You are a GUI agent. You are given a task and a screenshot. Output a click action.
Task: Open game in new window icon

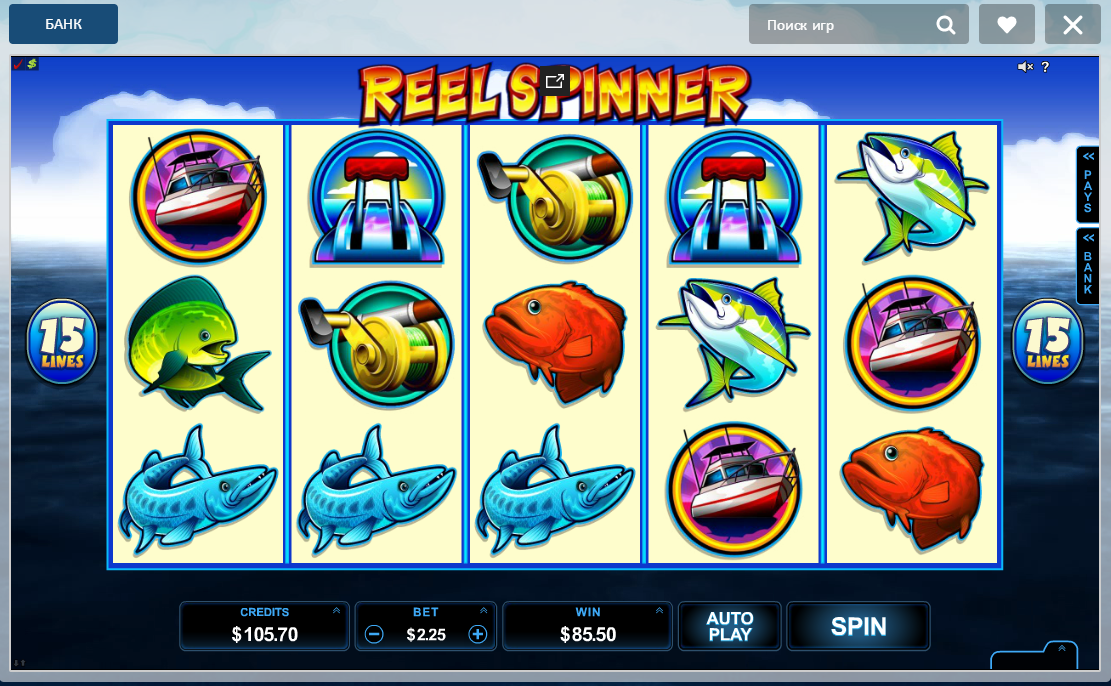coord(555,81)
